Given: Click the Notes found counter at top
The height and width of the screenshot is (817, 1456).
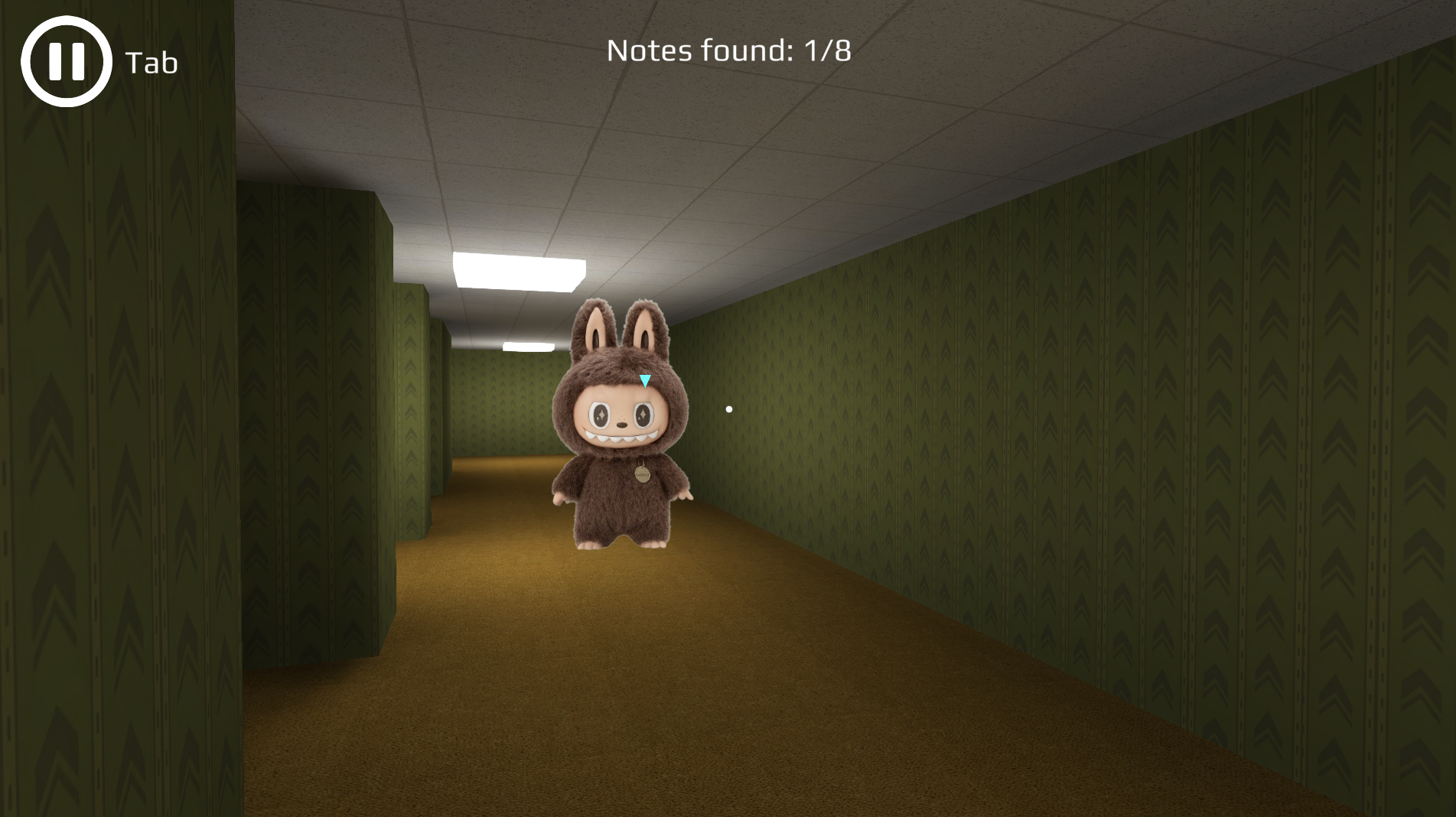Looking at the screenshot, I should (728, 52).
